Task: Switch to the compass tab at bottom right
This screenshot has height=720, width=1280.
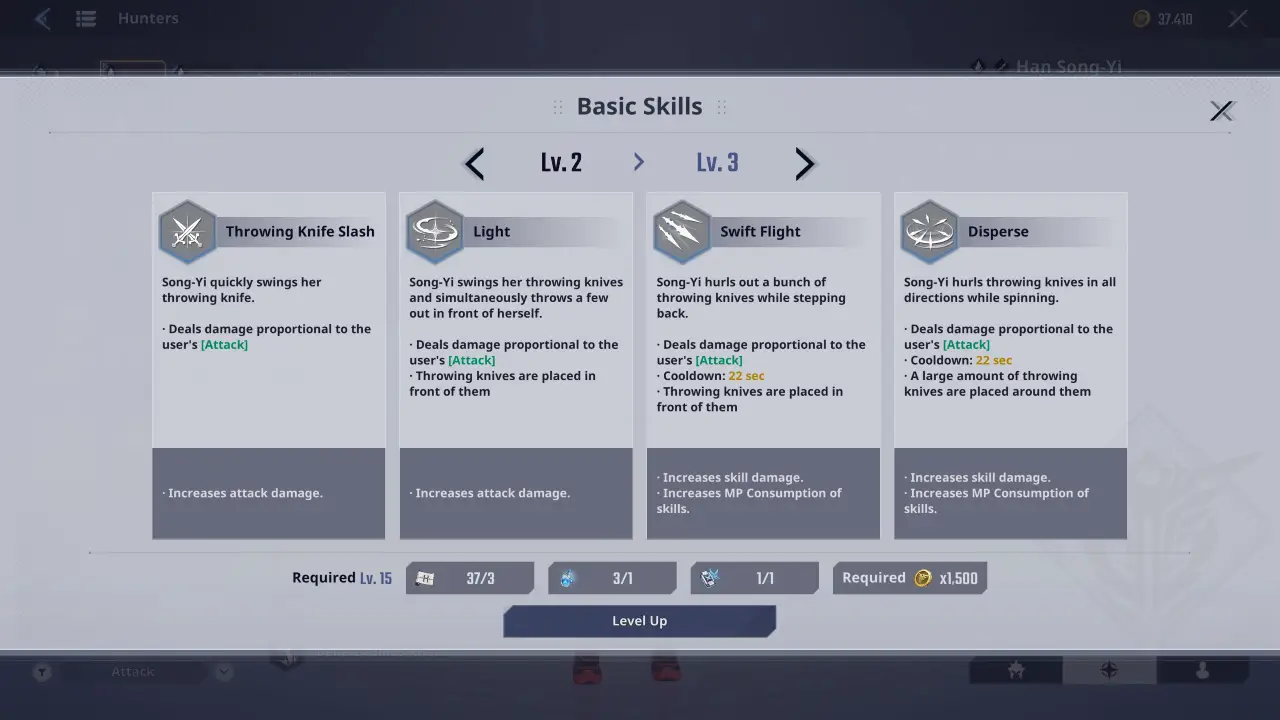Action: [x=1108, y=671]
